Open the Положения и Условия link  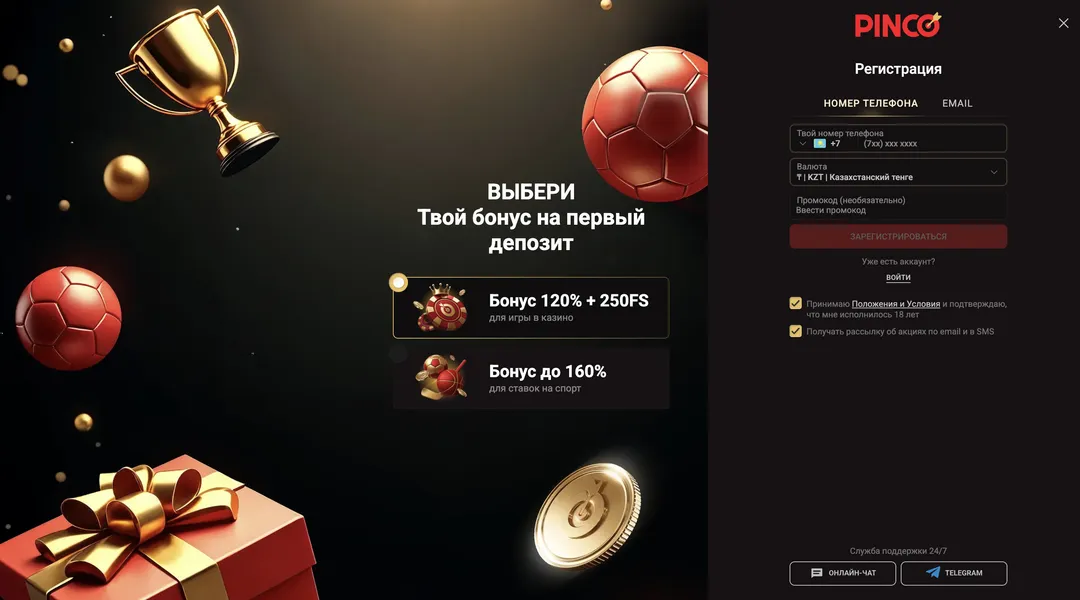(896, 304)
